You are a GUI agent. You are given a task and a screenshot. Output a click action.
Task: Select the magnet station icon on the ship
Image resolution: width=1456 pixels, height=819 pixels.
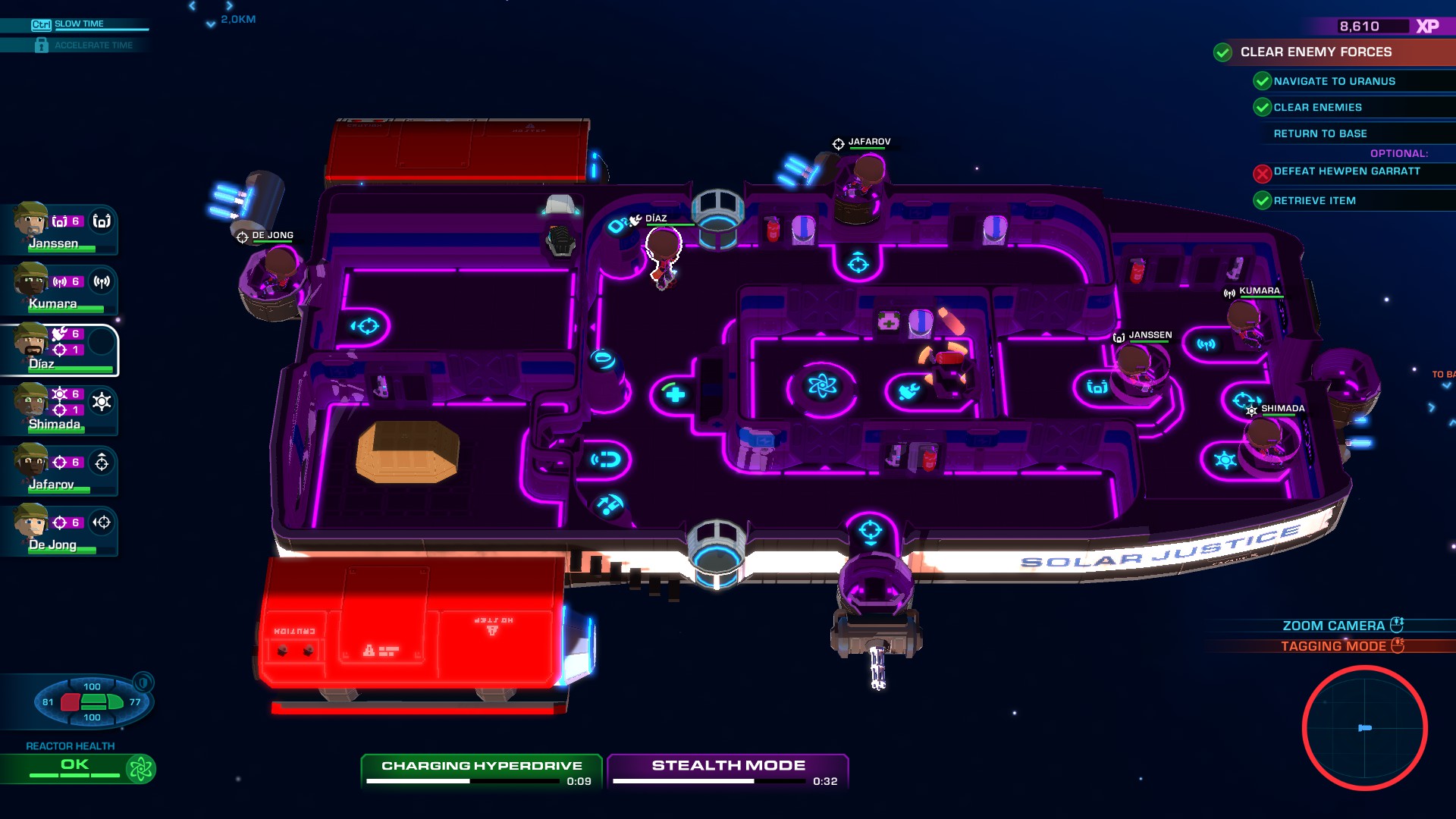click(x=606, y=457)
